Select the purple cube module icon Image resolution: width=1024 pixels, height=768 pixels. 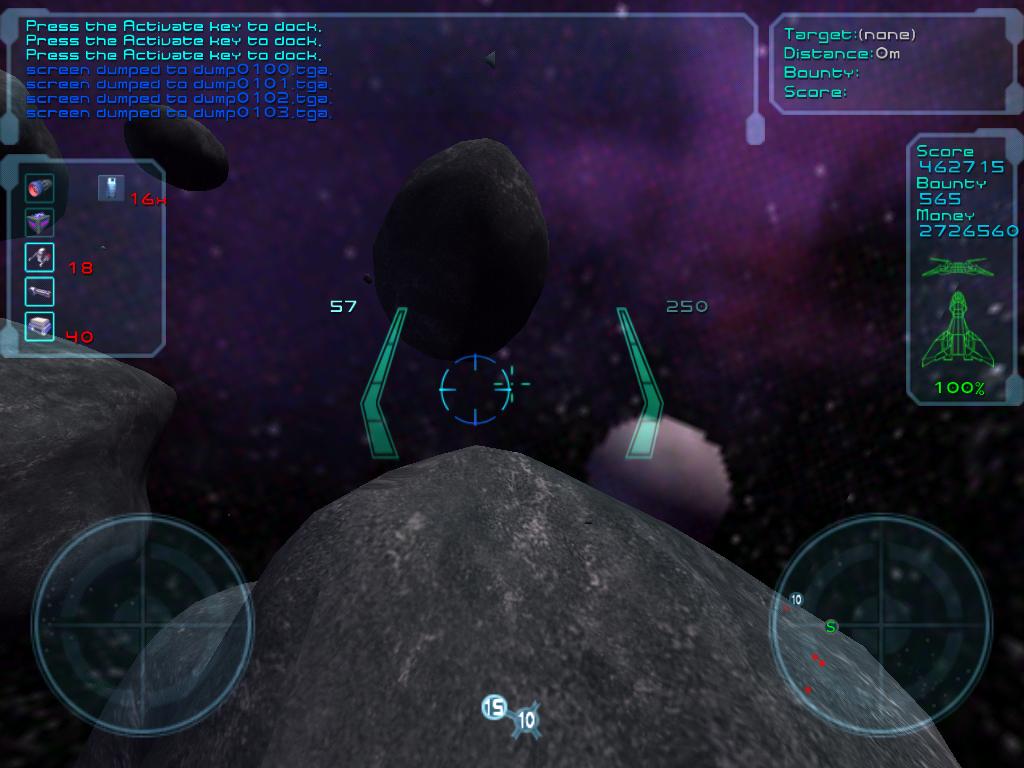(40, 222)
